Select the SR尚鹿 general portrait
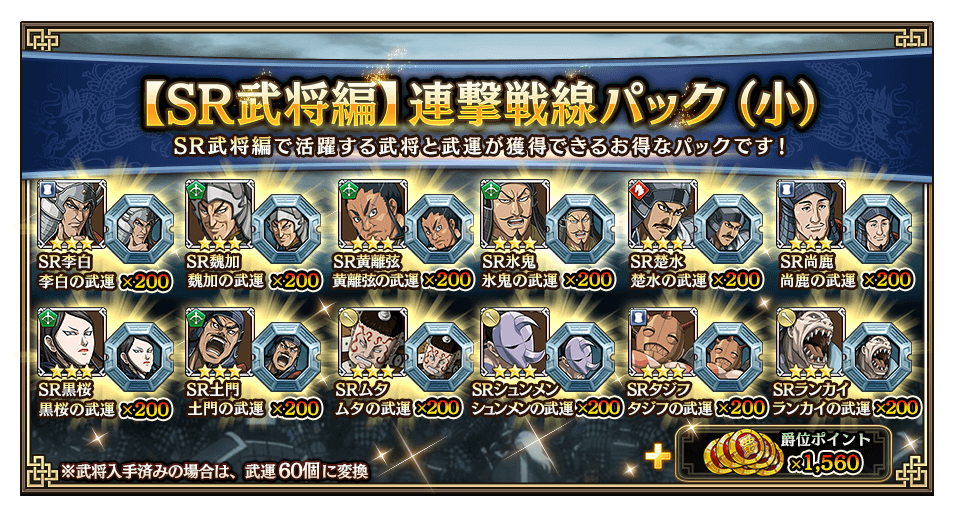This screenshot has height=514, width=954. [809, 213]
